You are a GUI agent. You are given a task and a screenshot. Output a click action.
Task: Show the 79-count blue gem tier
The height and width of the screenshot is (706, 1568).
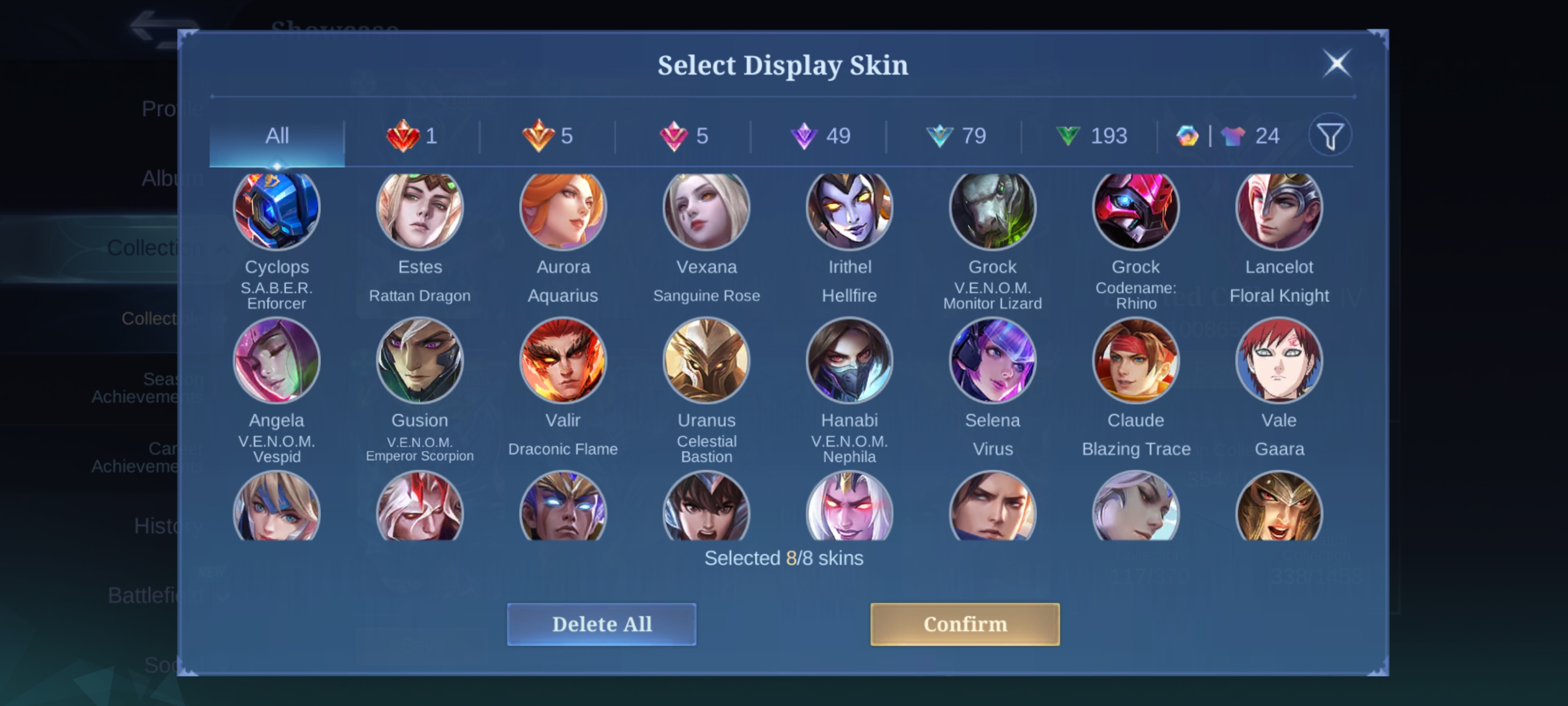tap(956, 136)
